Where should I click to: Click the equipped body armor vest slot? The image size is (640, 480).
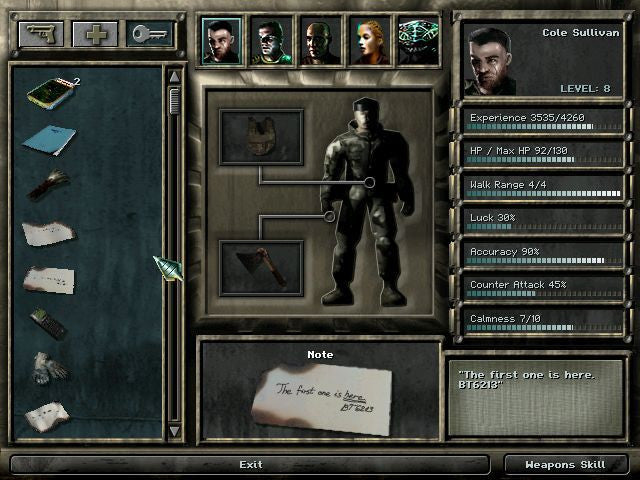point(260,137)
